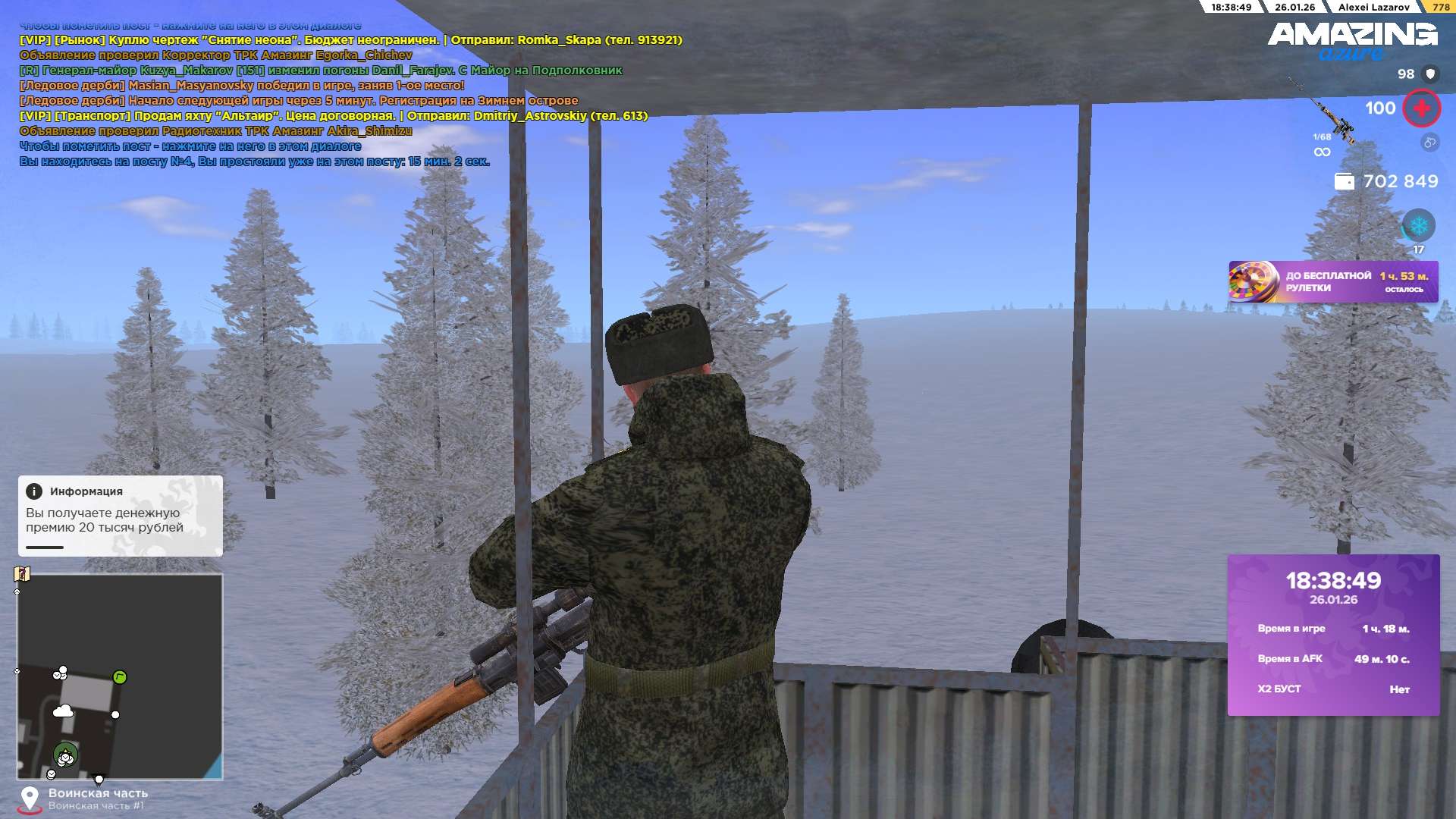Viewport: 1456px width, 819px height.
Task: Open the free roulette banner
Action: (1332, 282)
